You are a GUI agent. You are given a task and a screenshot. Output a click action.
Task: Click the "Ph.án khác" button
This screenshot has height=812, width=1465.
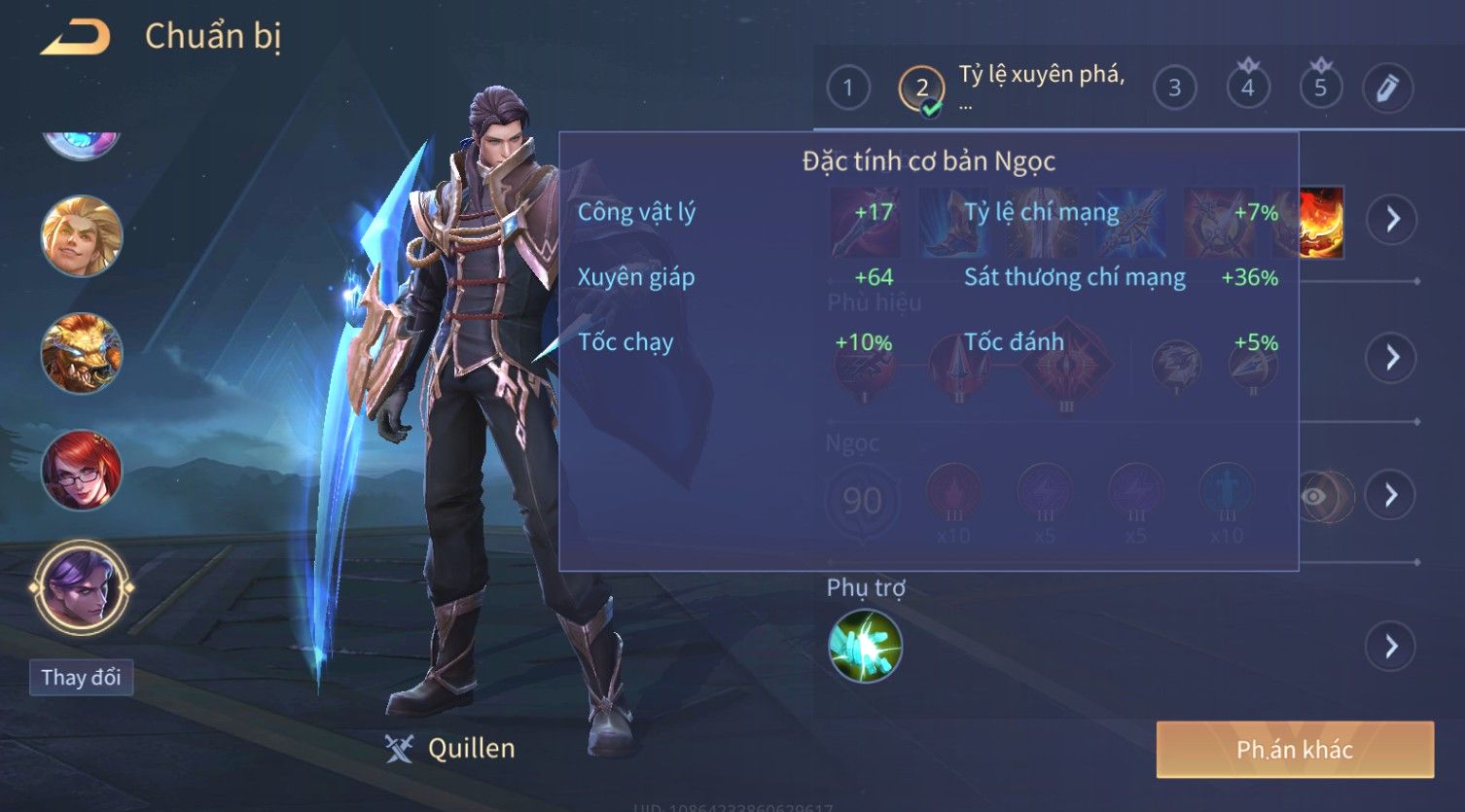click(1295, 749)
